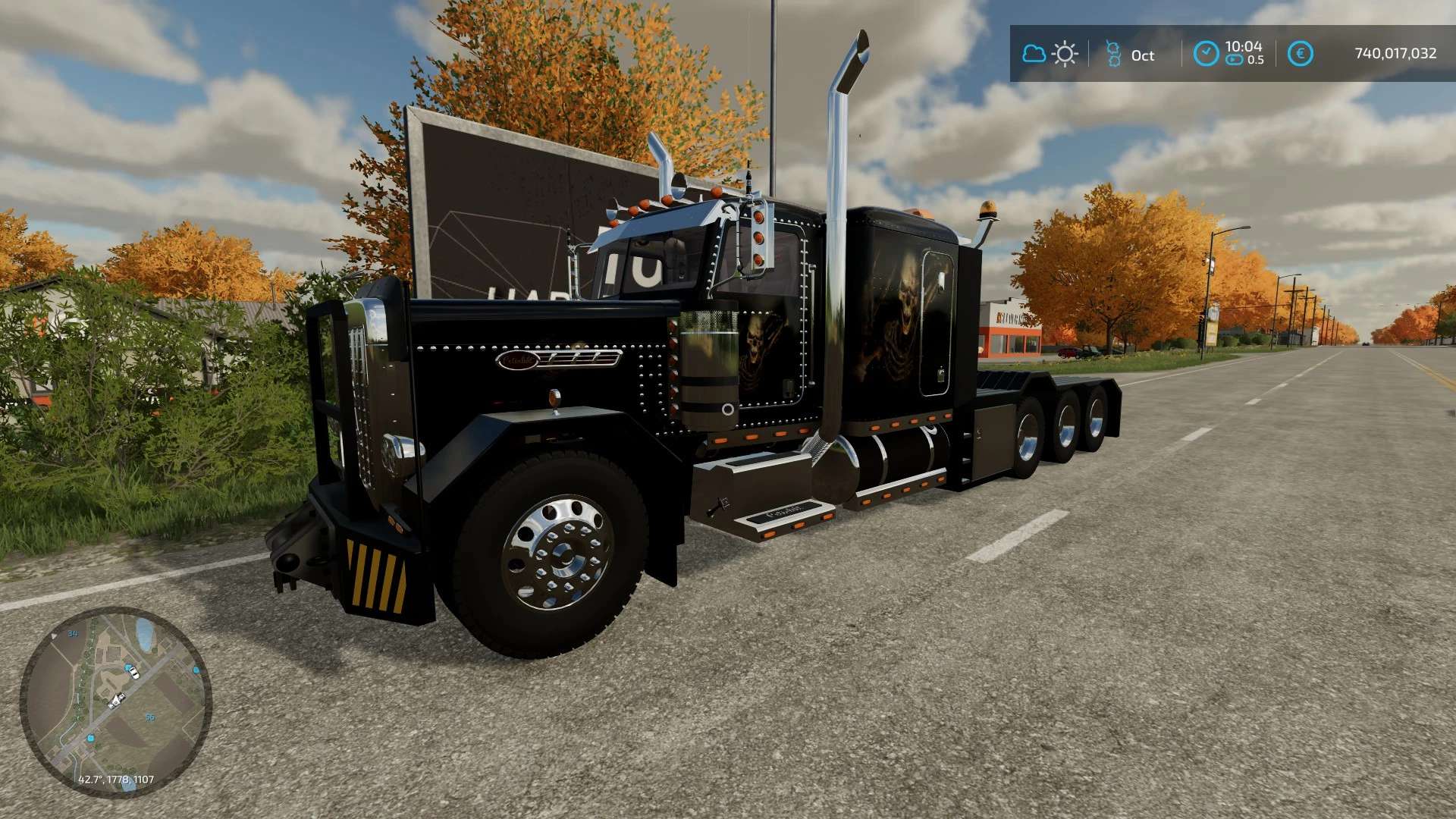Click the sun forecast icon
The image size is (1456, 819).
point(1065,54)
